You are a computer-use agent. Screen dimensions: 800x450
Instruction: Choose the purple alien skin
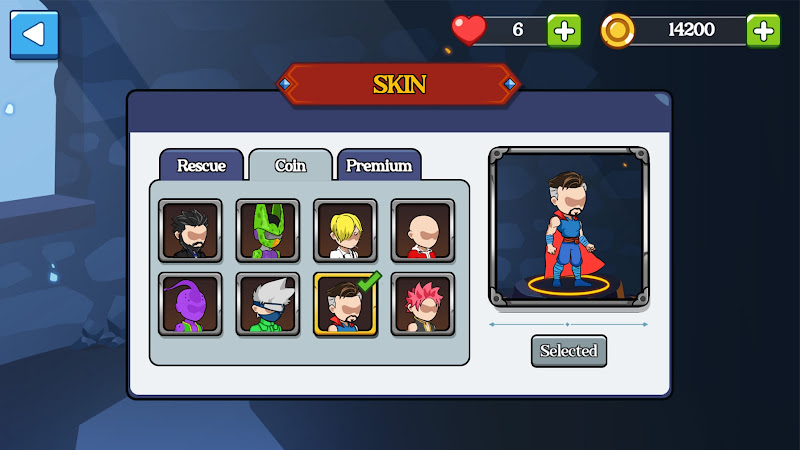point(189,304)
